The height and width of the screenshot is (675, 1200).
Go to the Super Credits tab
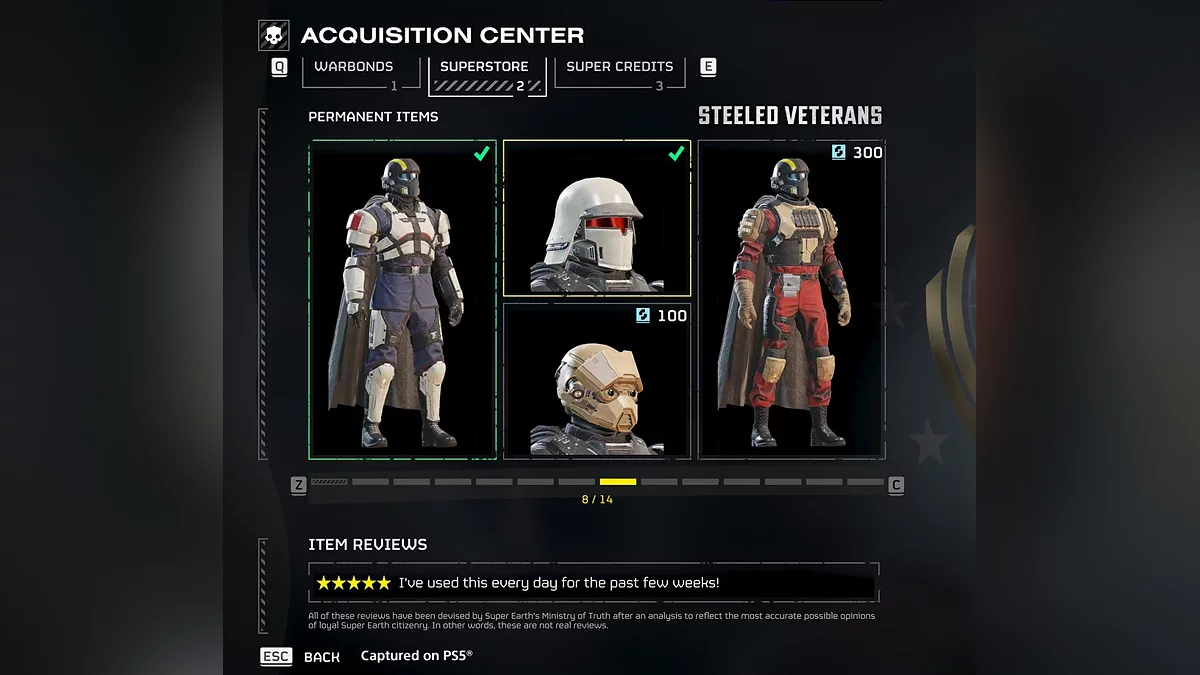[619, 68]
